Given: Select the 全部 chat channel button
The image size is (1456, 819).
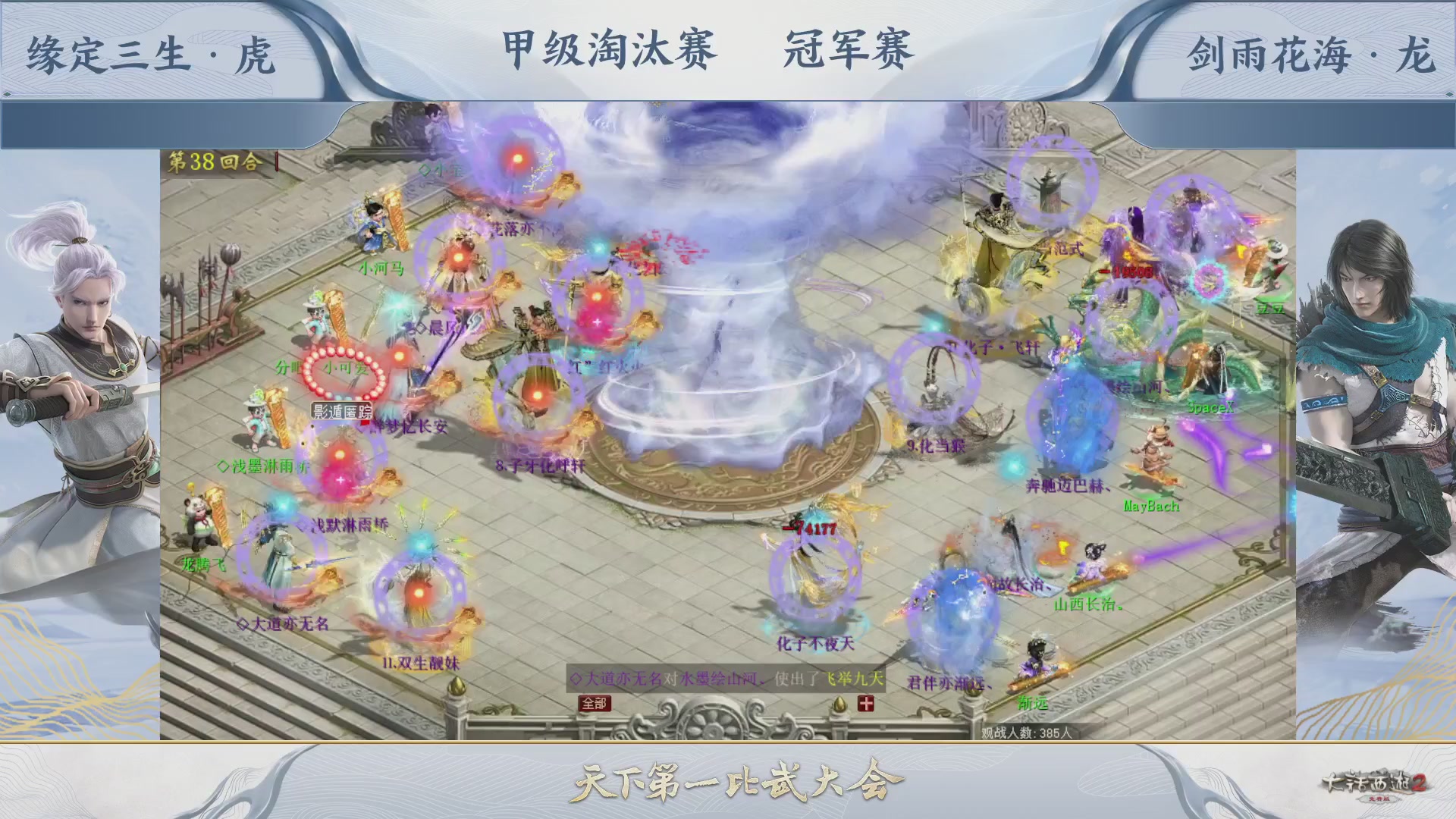Looking at the screenshot, I should 593,703.
